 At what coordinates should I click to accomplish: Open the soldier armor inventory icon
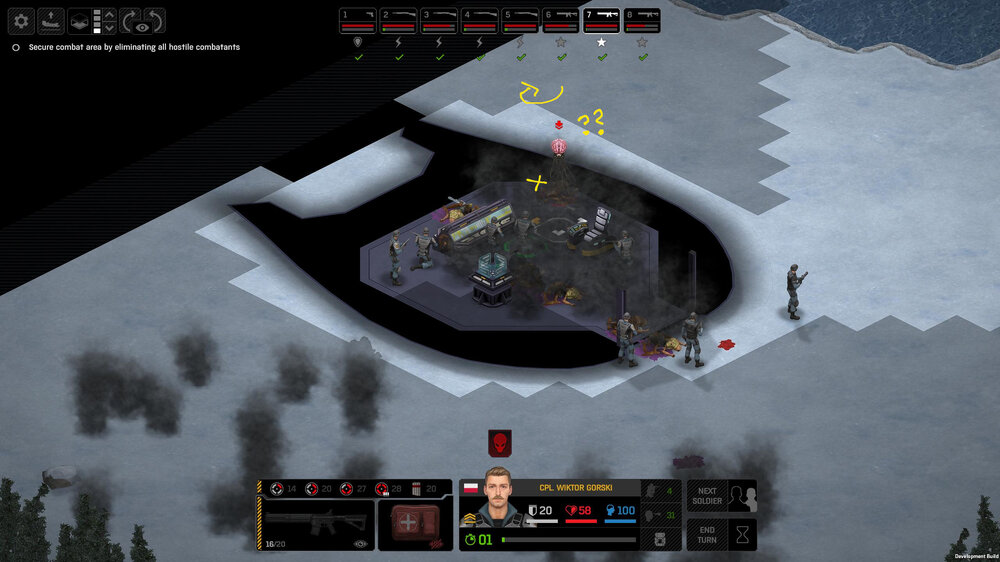tap(660, 539)
